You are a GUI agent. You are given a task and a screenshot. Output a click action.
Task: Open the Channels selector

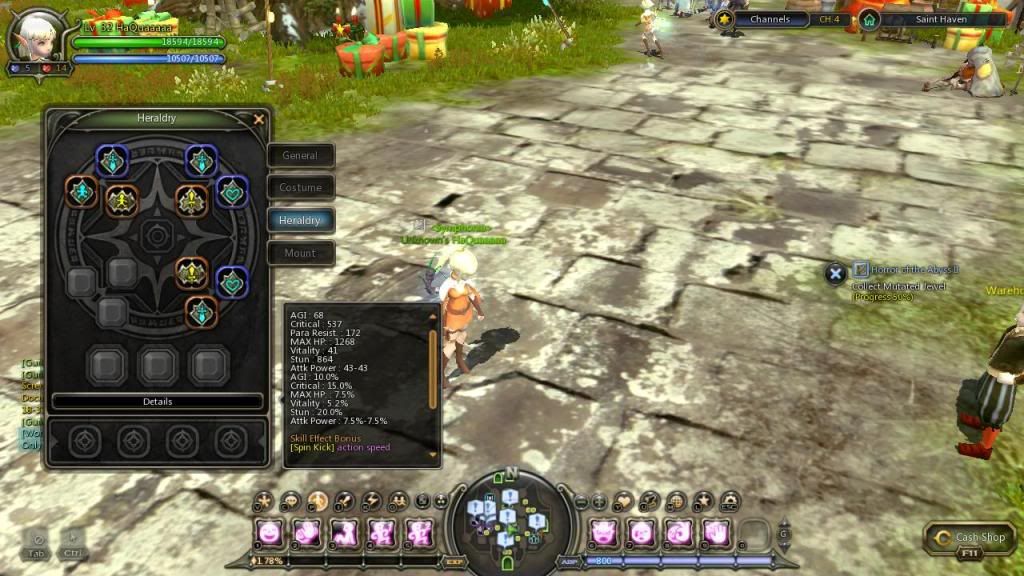point(762,19)
